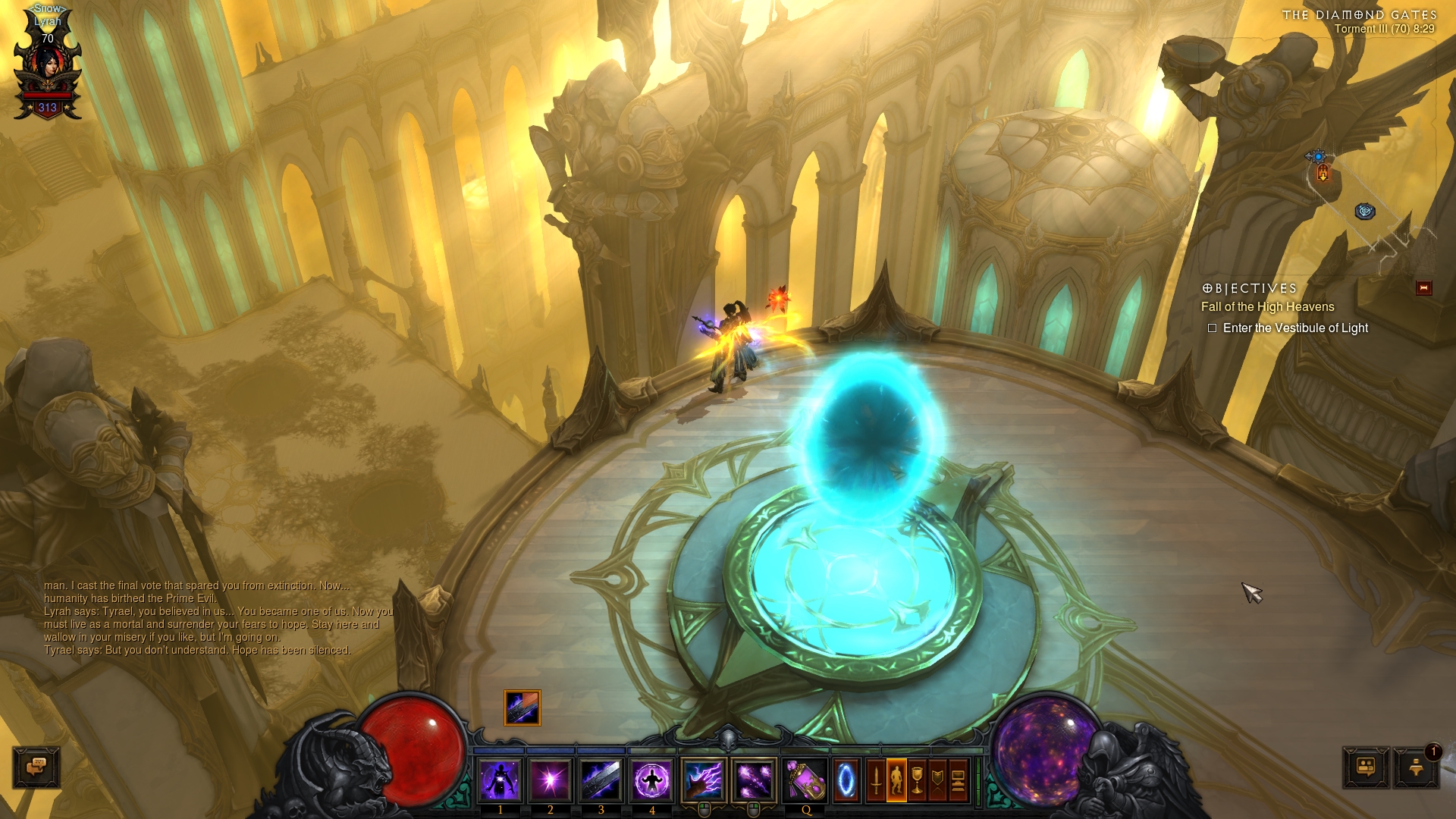
Task: Click the Fall of the High Heavens quest
Action: [x=1267, y=306]
